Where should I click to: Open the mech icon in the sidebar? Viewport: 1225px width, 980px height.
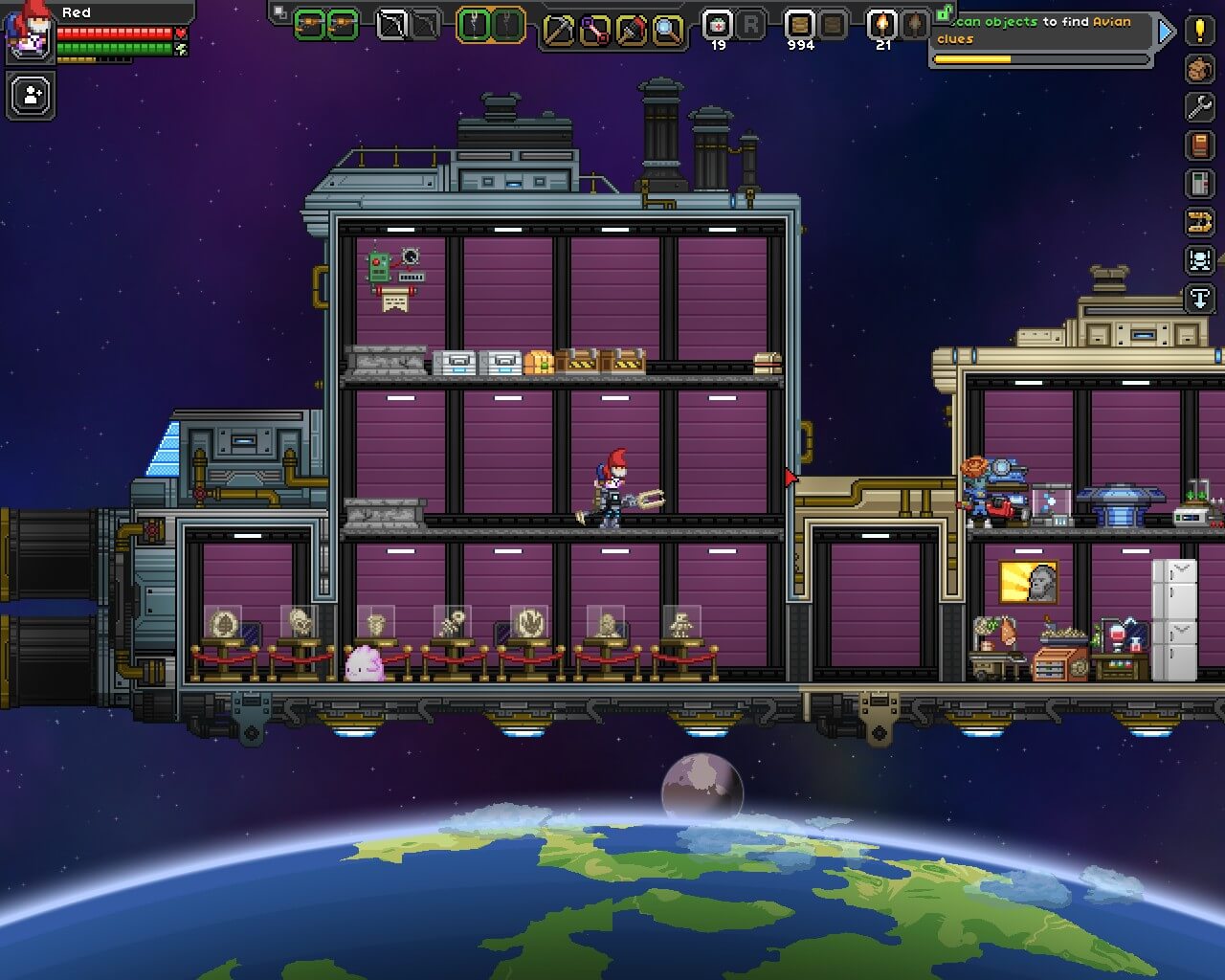[x=1199, y=260]
